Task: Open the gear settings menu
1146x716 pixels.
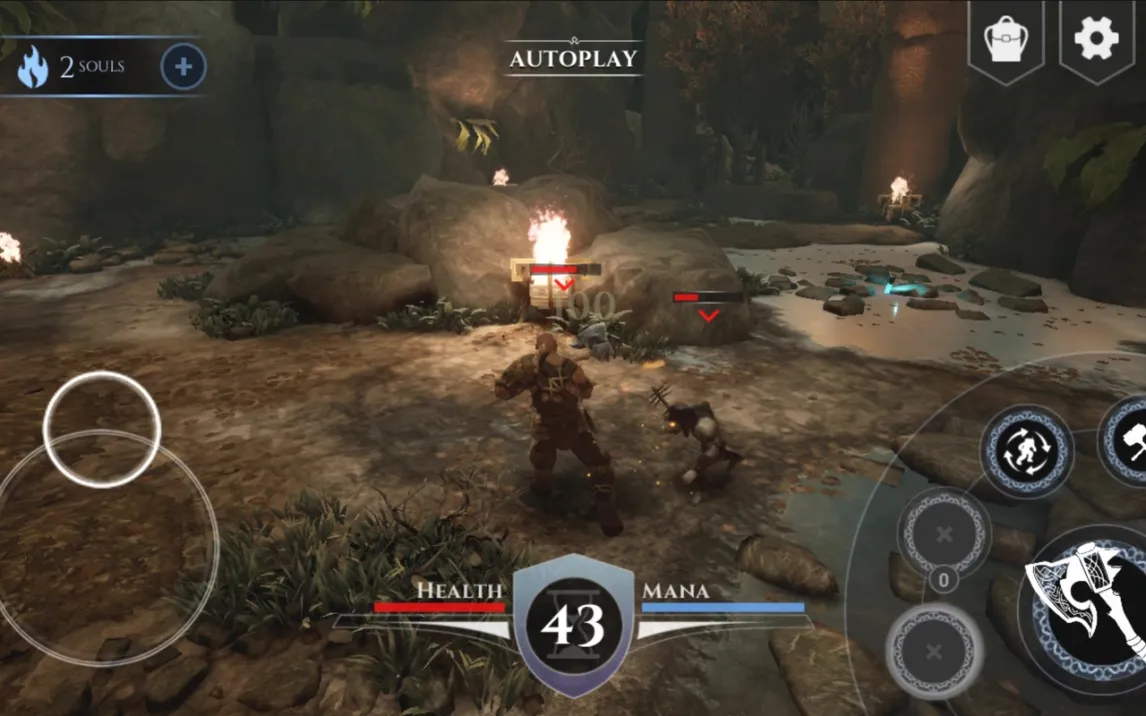Action: 1096,39
